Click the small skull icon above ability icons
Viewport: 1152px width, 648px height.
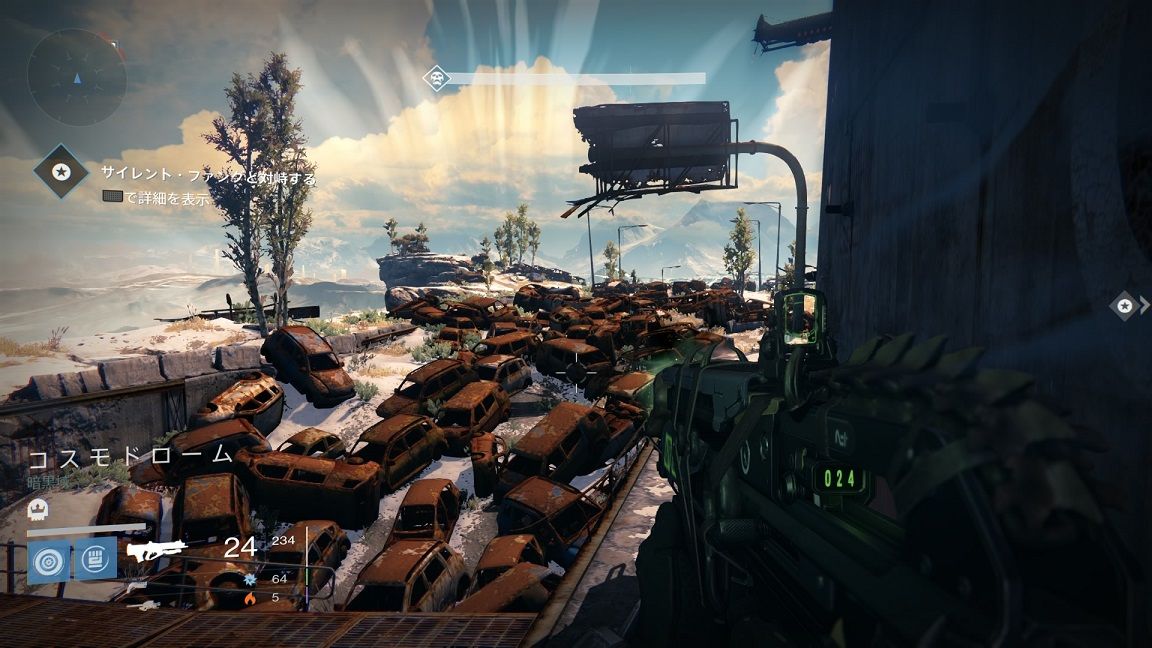pos(37,509)
